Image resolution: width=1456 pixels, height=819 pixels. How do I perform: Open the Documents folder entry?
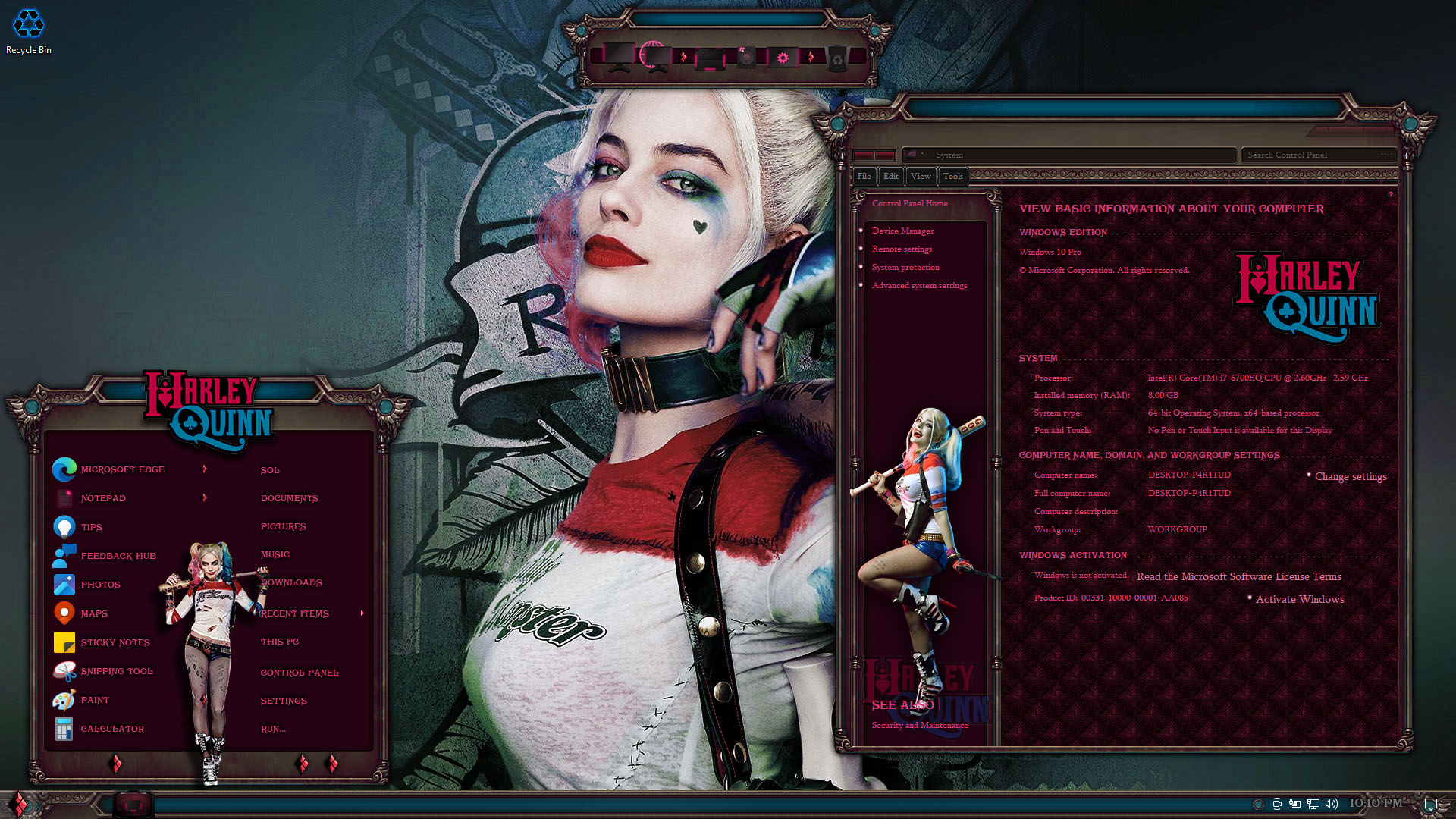pyautogui.click(x=289, y=498)
